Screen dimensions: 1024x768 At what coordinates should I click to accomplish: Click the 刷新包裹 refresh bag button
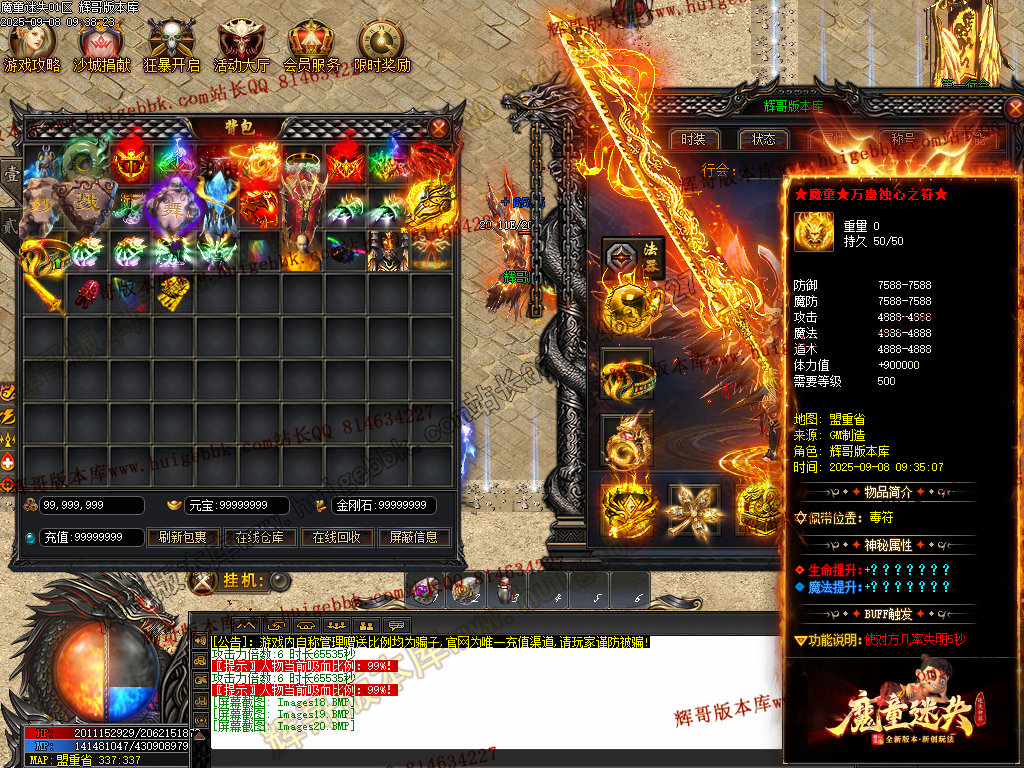(x=182, y=537)
